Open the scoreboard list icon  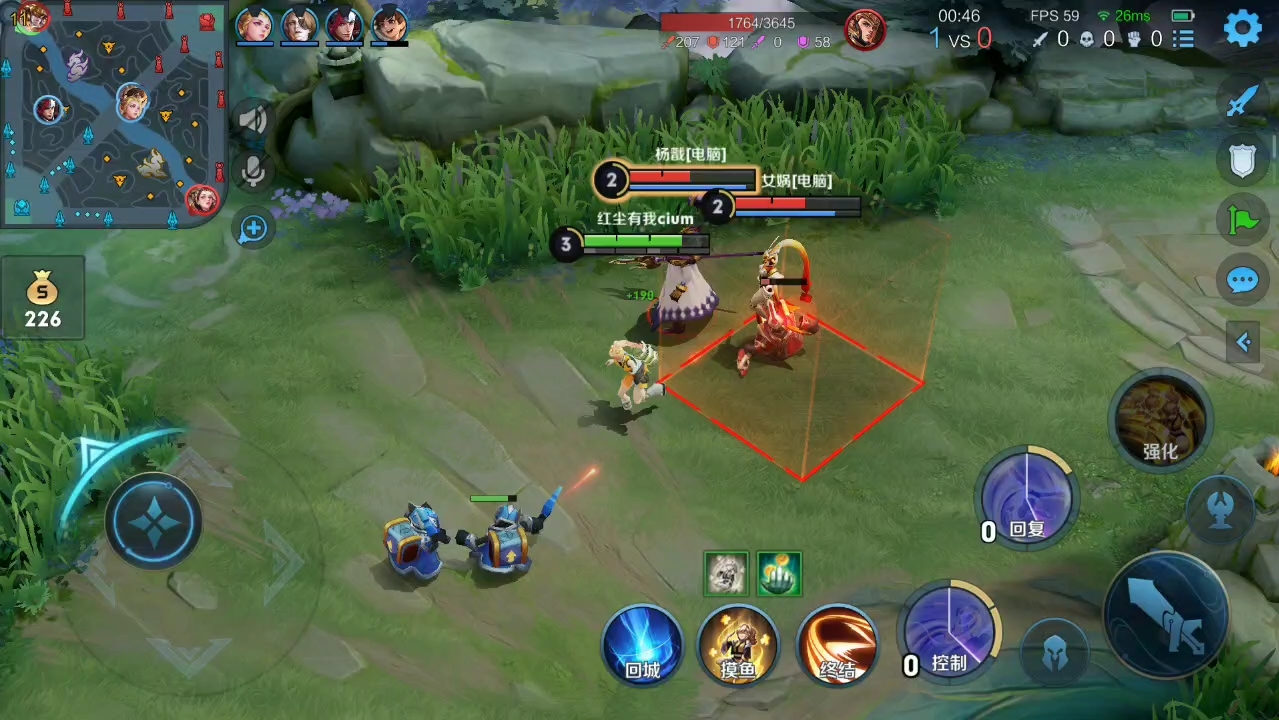[x=1184, y=39]
